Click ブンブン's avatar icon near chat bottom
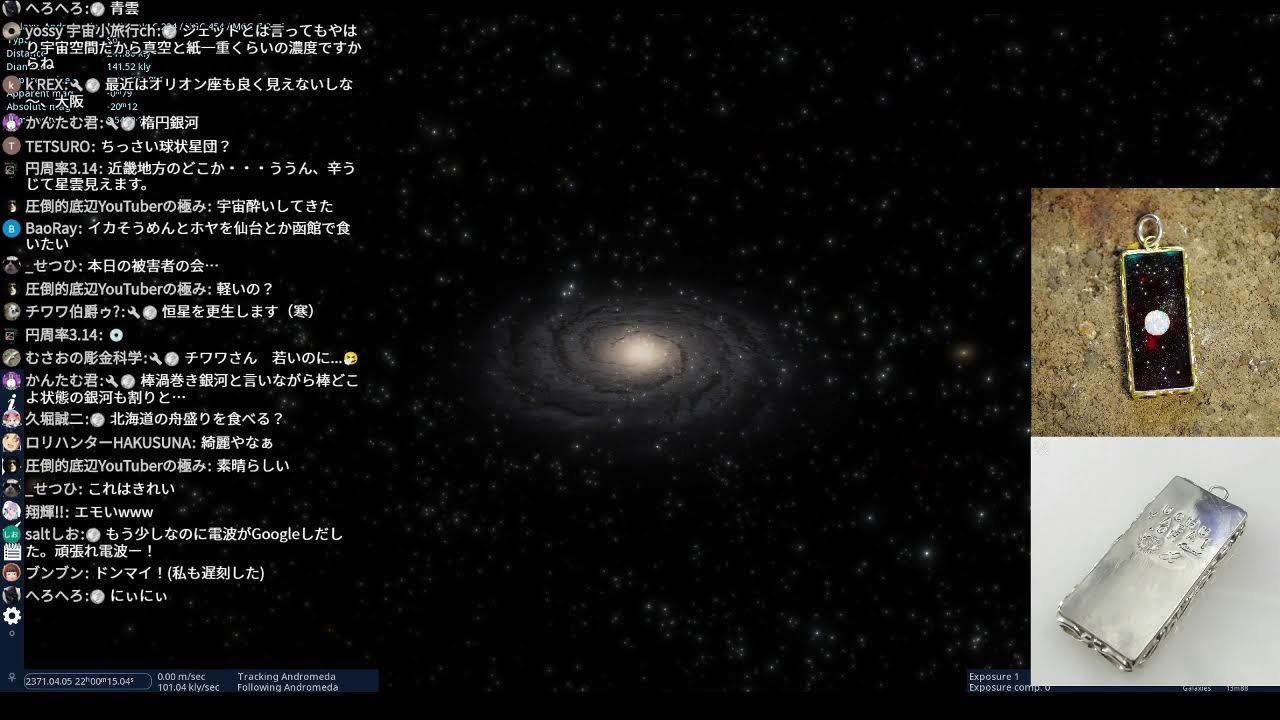This screenshot has width=1280, height=720. tap(10, 573)
